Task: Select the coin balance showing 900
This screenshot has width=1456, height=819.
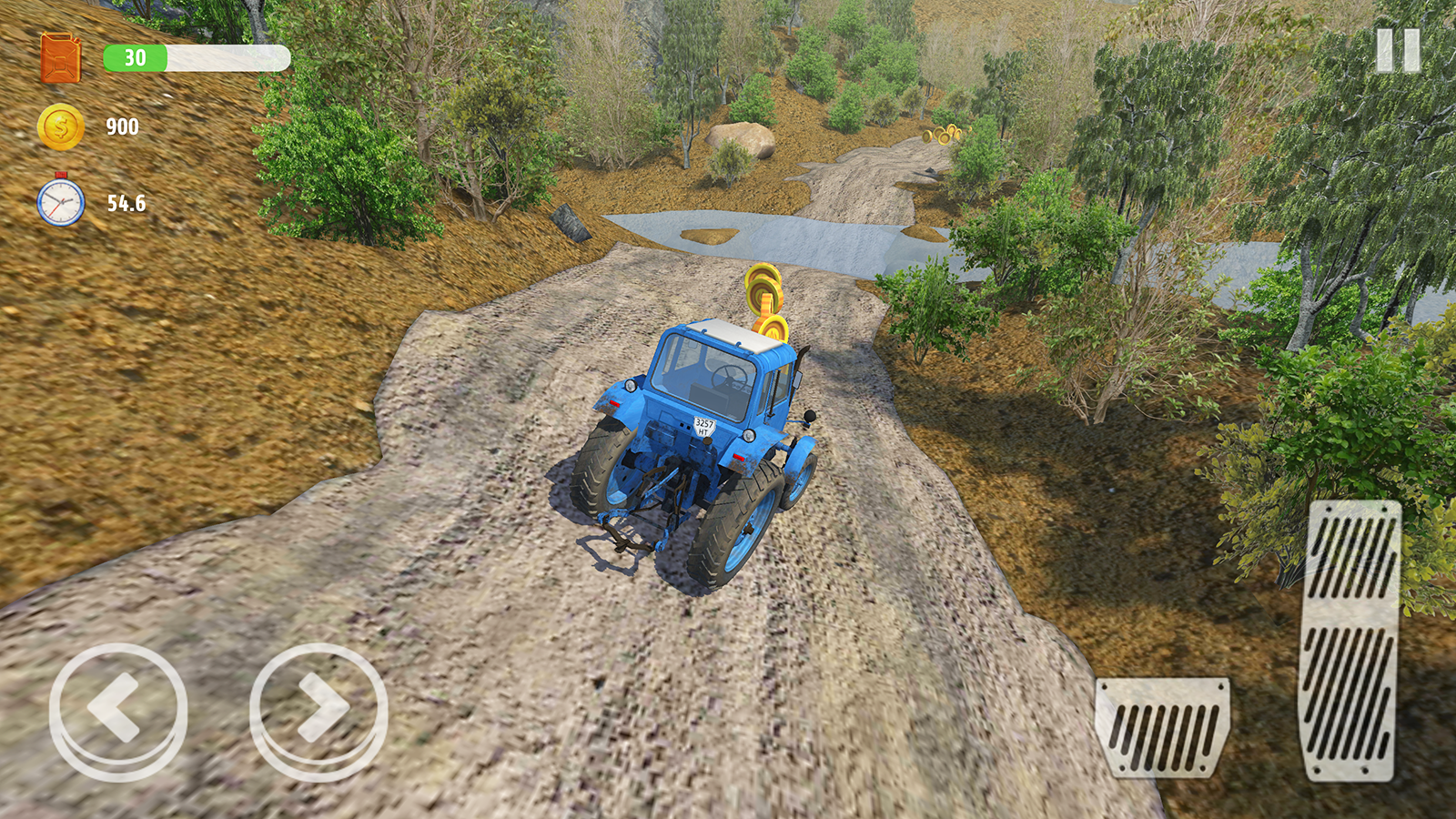Action: [124, 127]
